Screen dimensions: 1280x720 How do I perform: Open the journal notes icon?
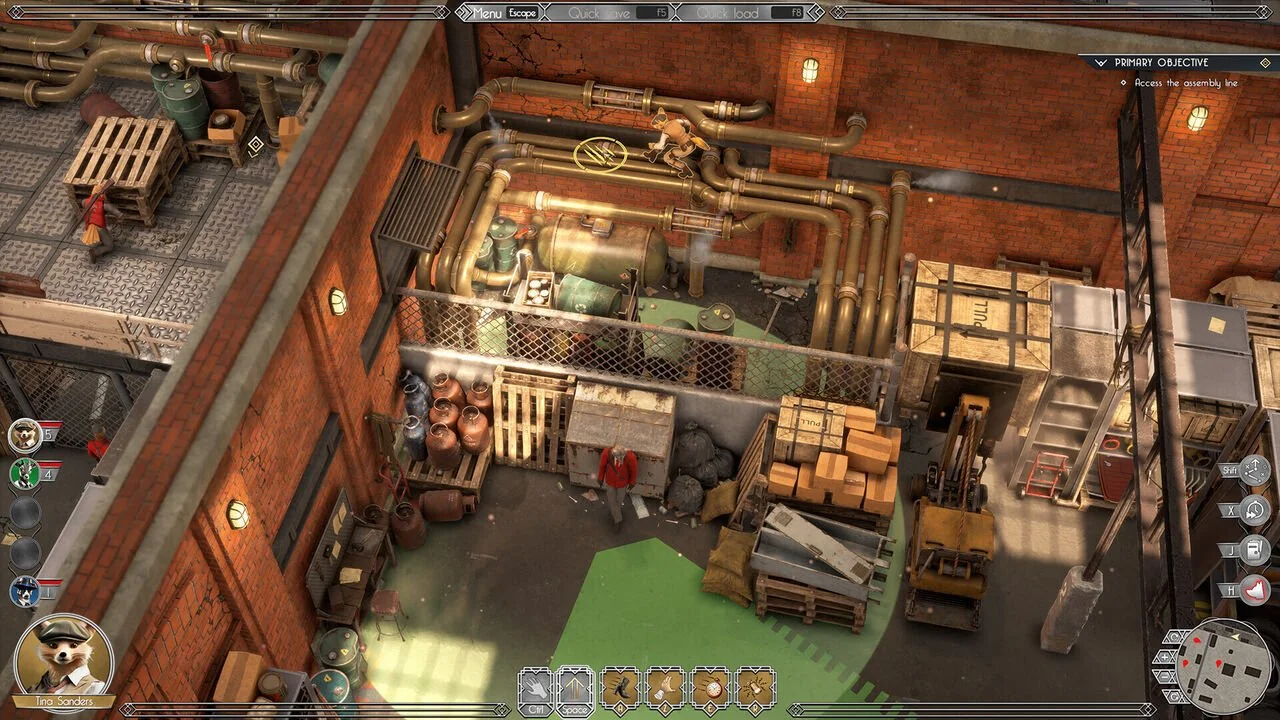1254,550
